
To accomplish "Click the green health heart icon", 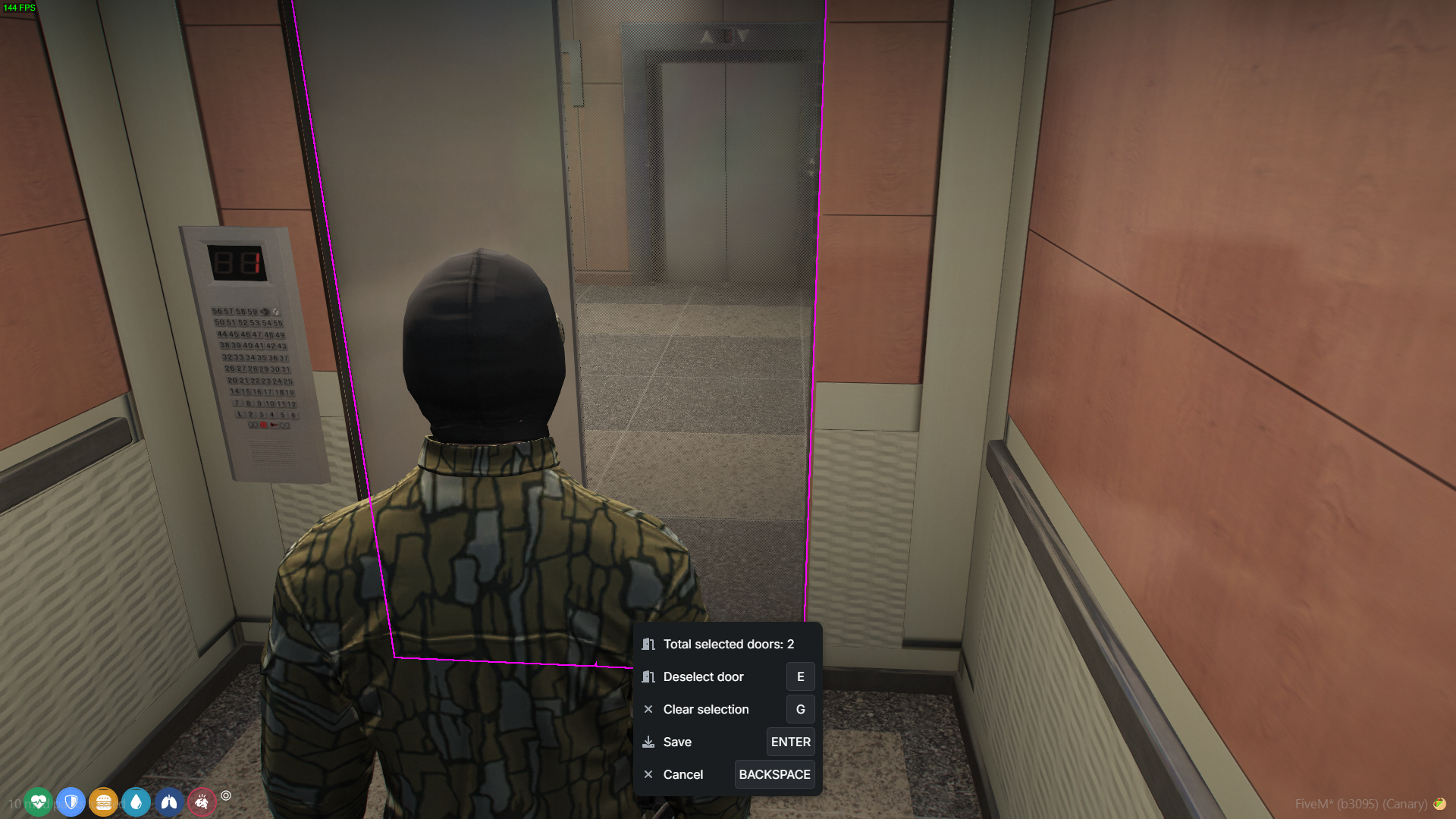I will (38, 802).
